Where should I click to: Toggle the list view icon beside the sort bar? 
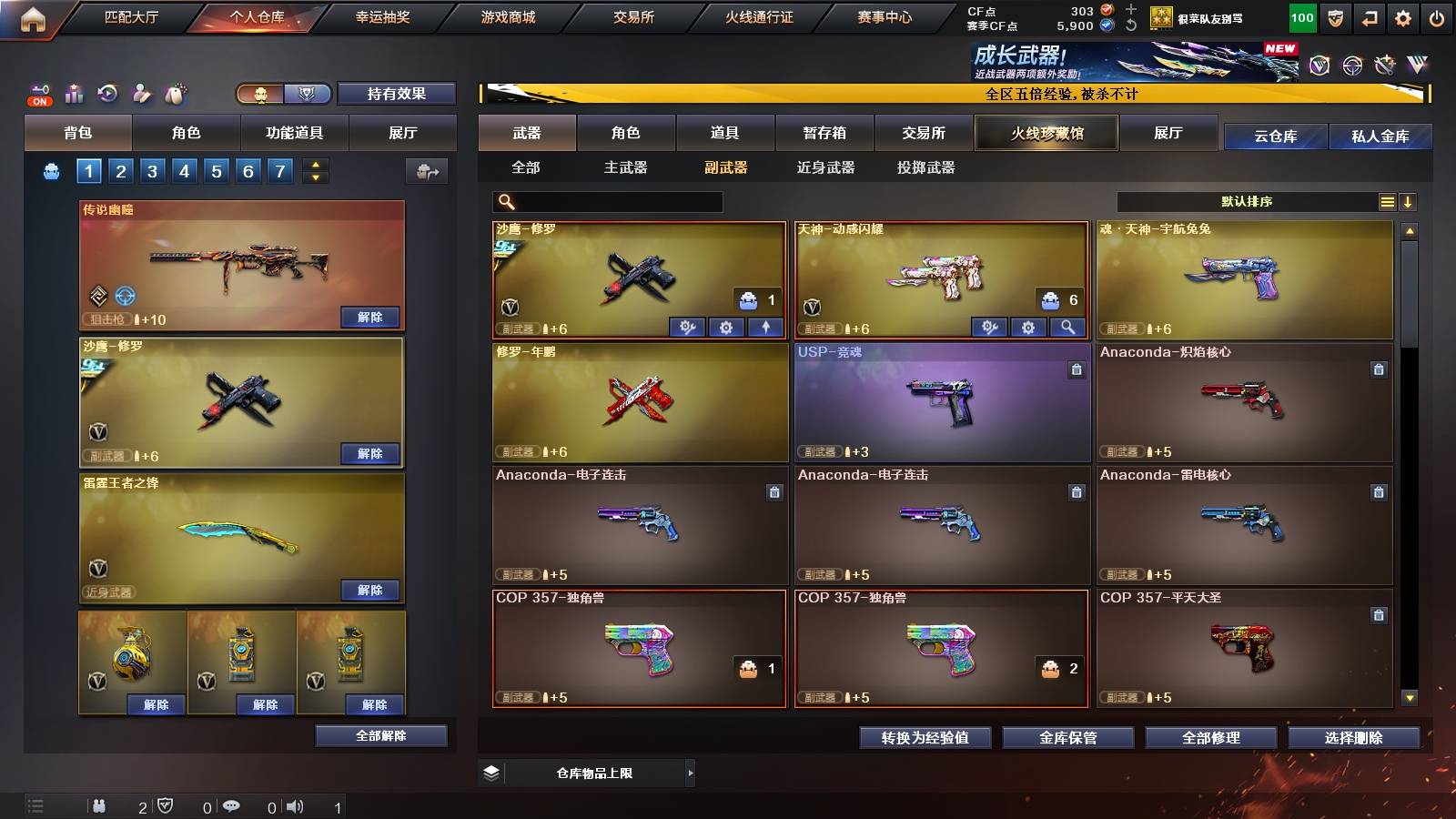(x=1387, y=201)
